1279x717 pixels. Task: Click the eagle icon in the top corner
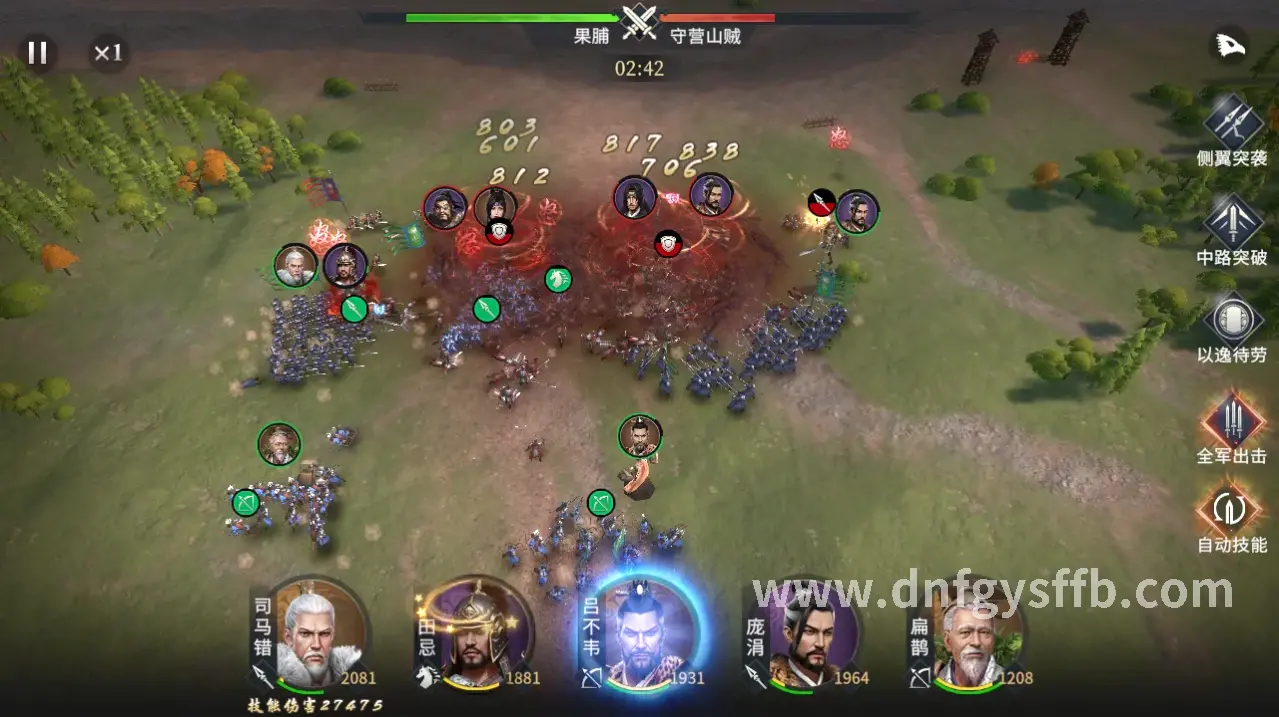pos(1229,45)
